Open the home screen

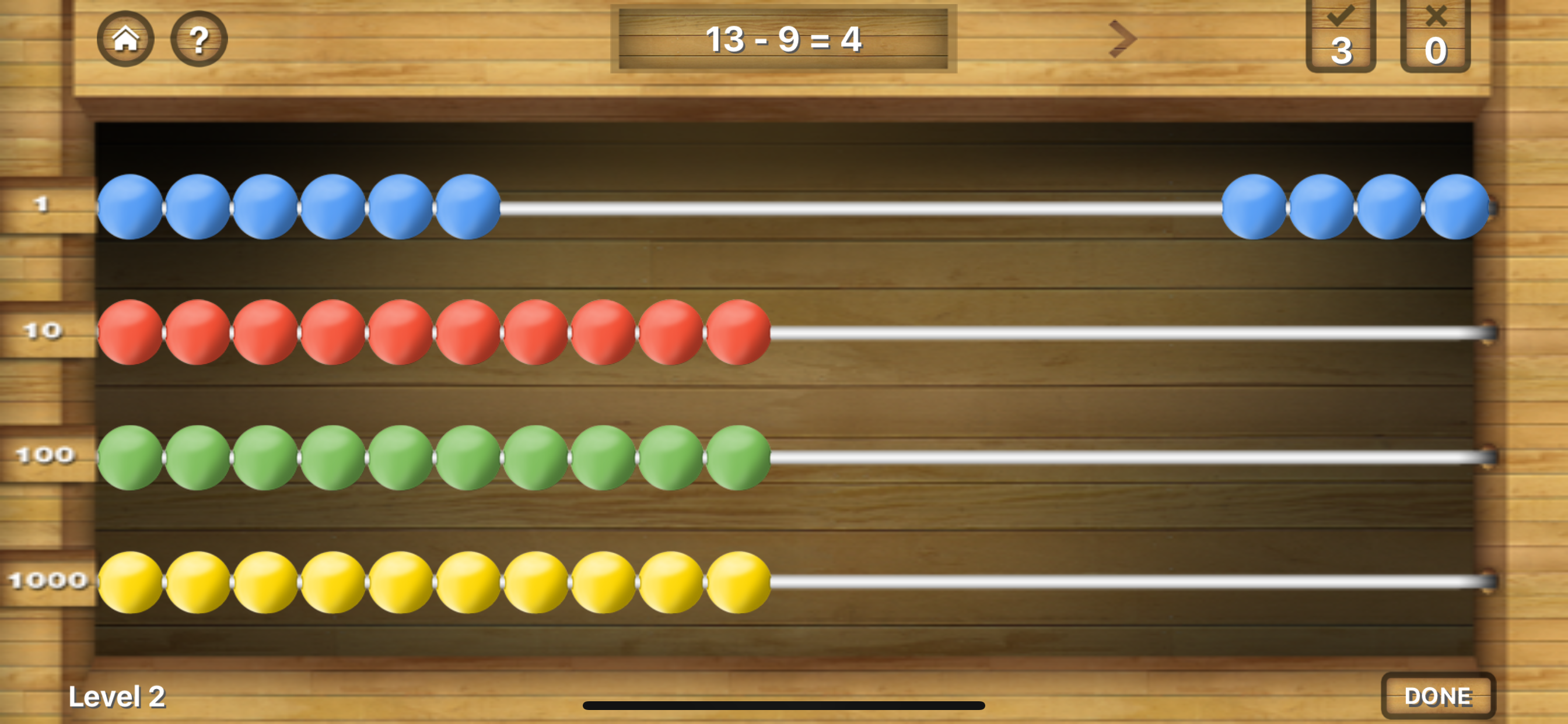click(x=127, y=38)
